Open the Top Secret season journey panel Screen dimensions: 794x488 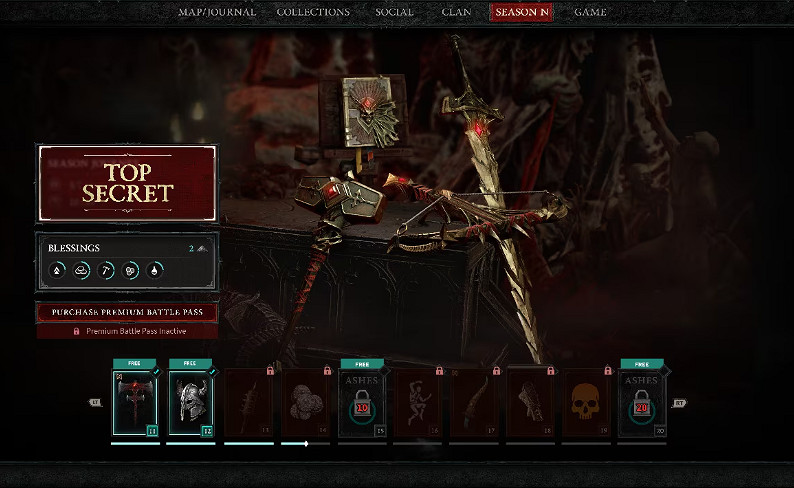tap(127, 183)
